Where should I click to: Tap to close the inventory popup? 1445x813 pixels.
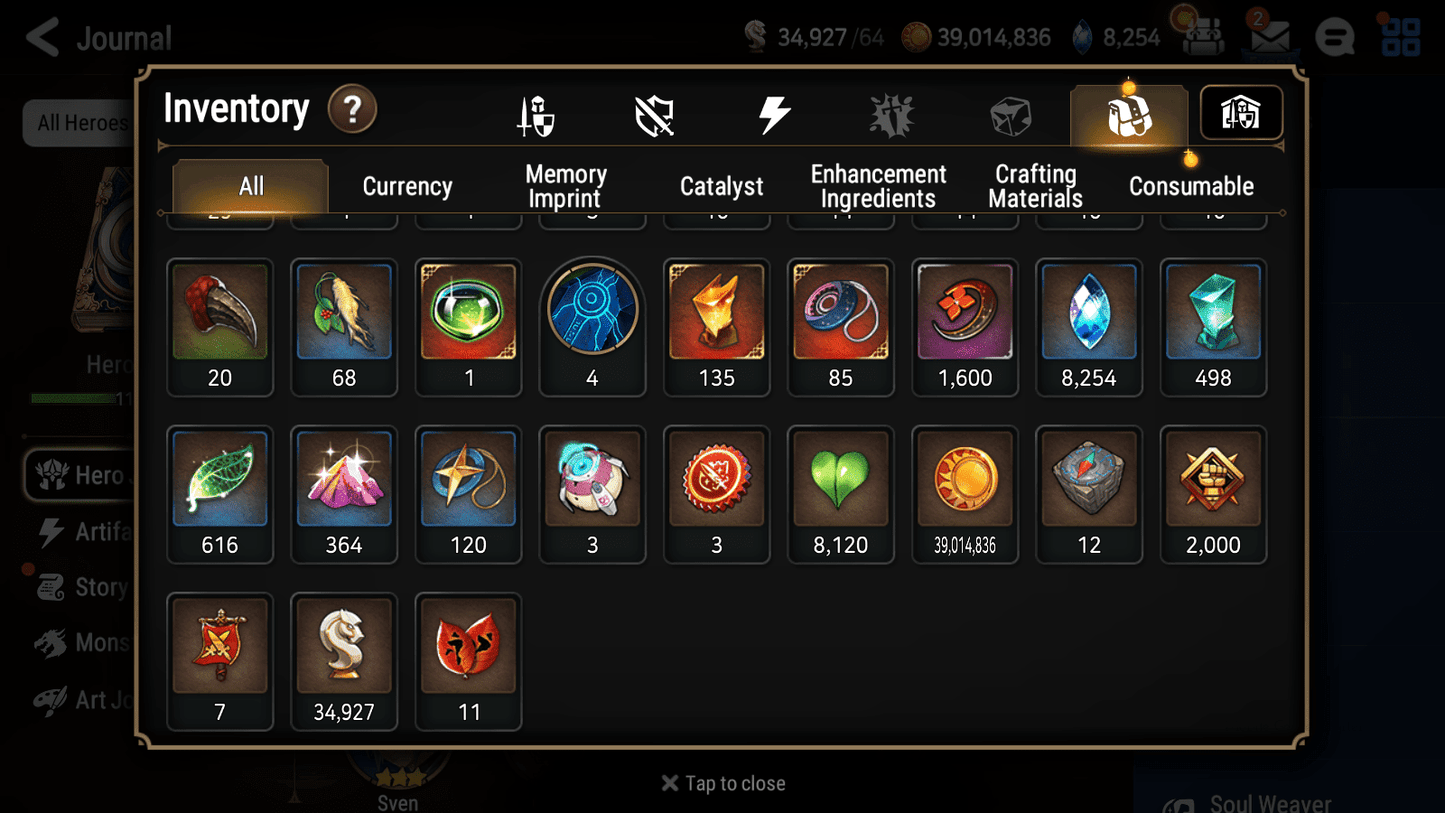722,783
